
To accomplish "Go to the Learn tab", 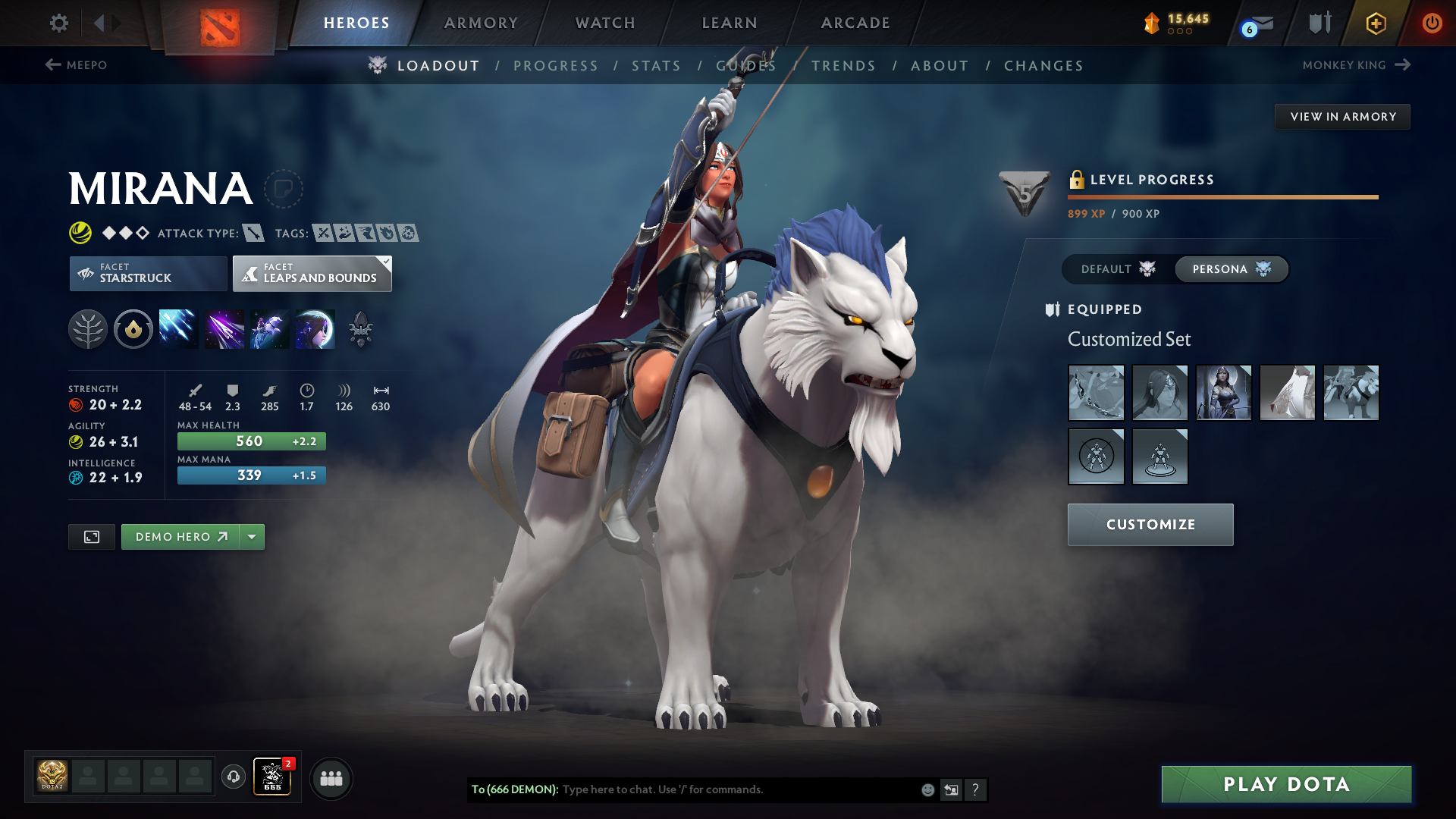I will (x=730, y=23).
